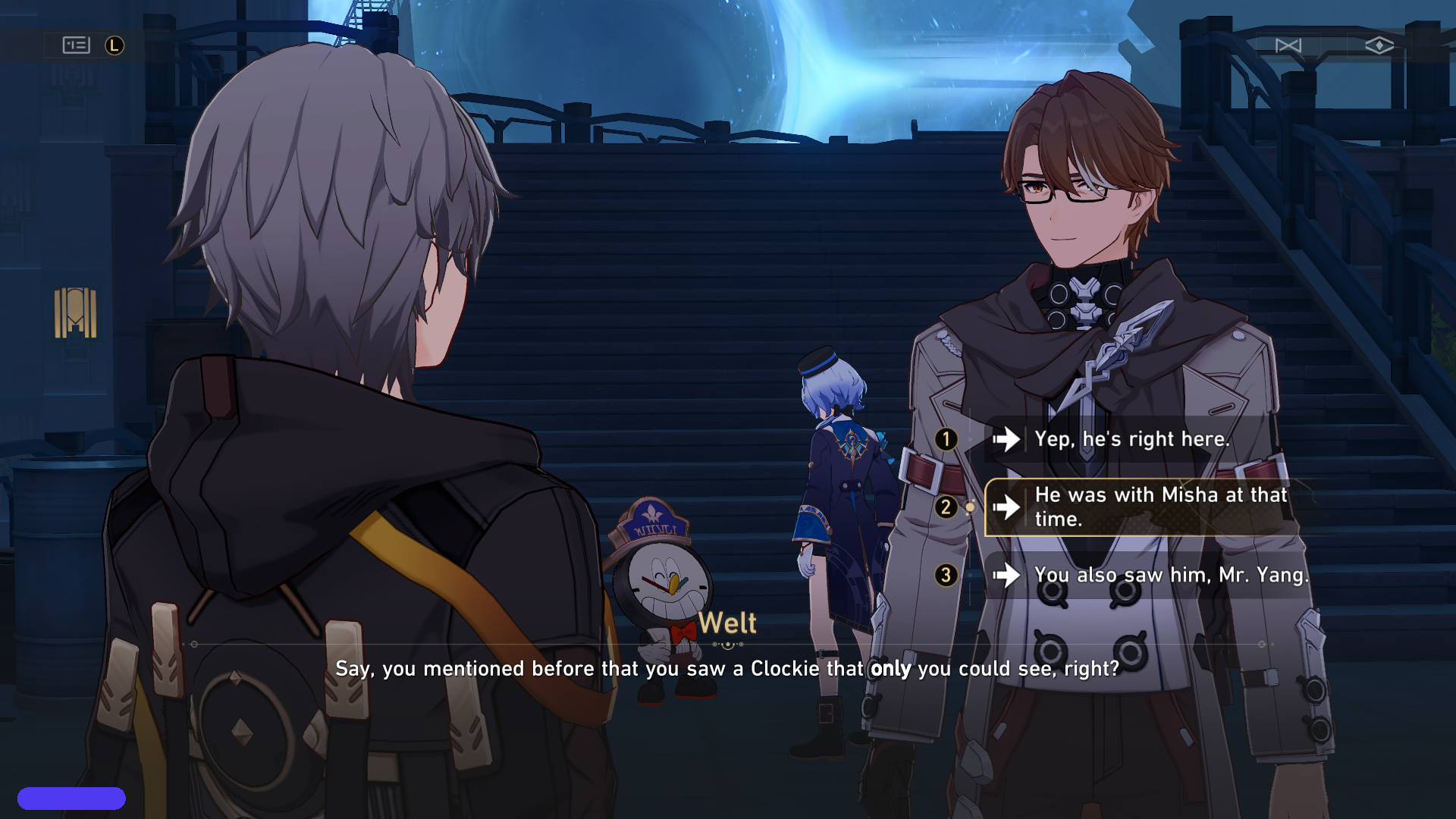The image size is (1456, 819).
Task: Click the circled 3 next to the last option
Action: tap(946, 576)
